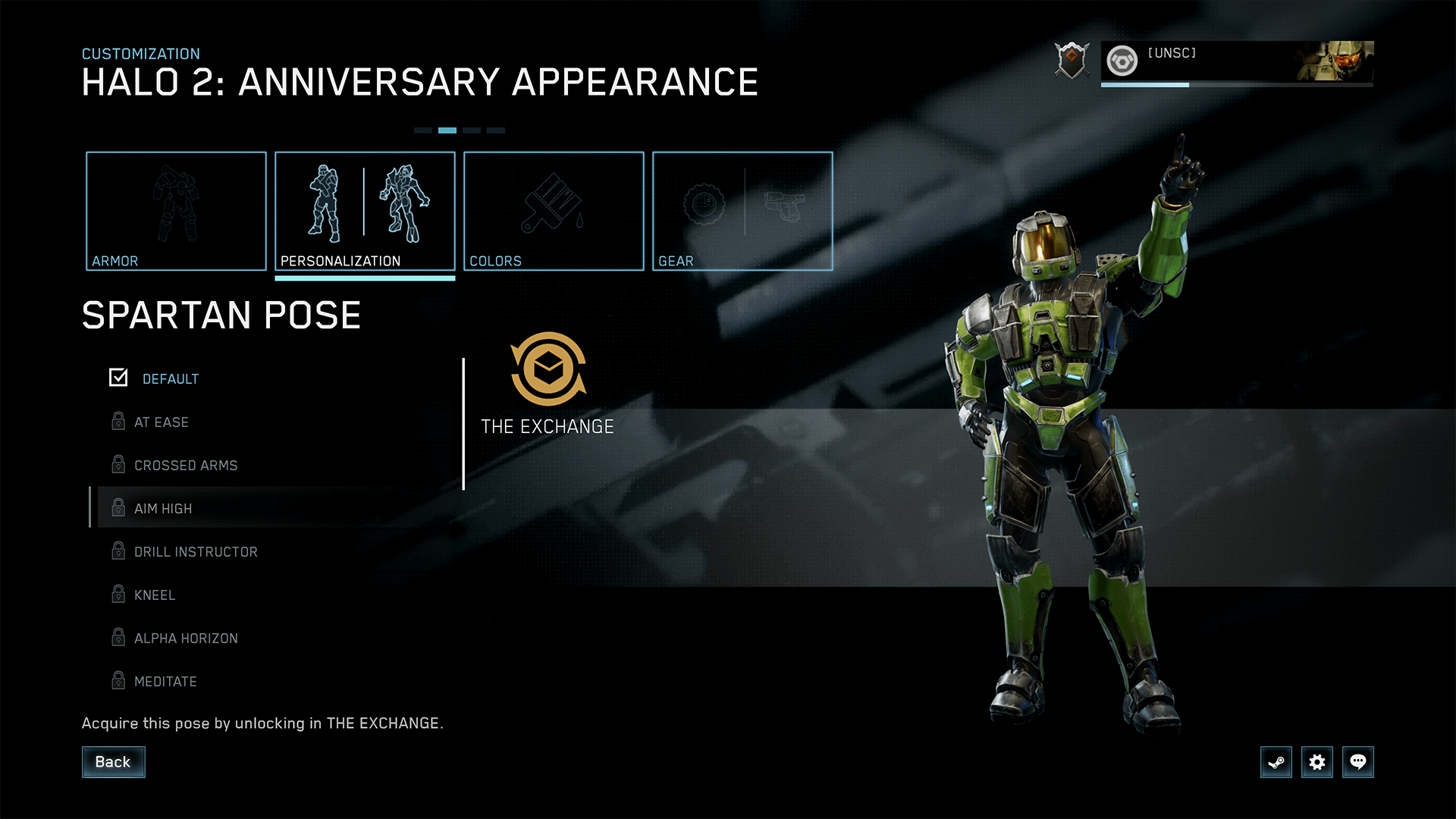Open the settings gear icon
Viewport: 1456px width, 819px height.
(x=1317, y=762)
